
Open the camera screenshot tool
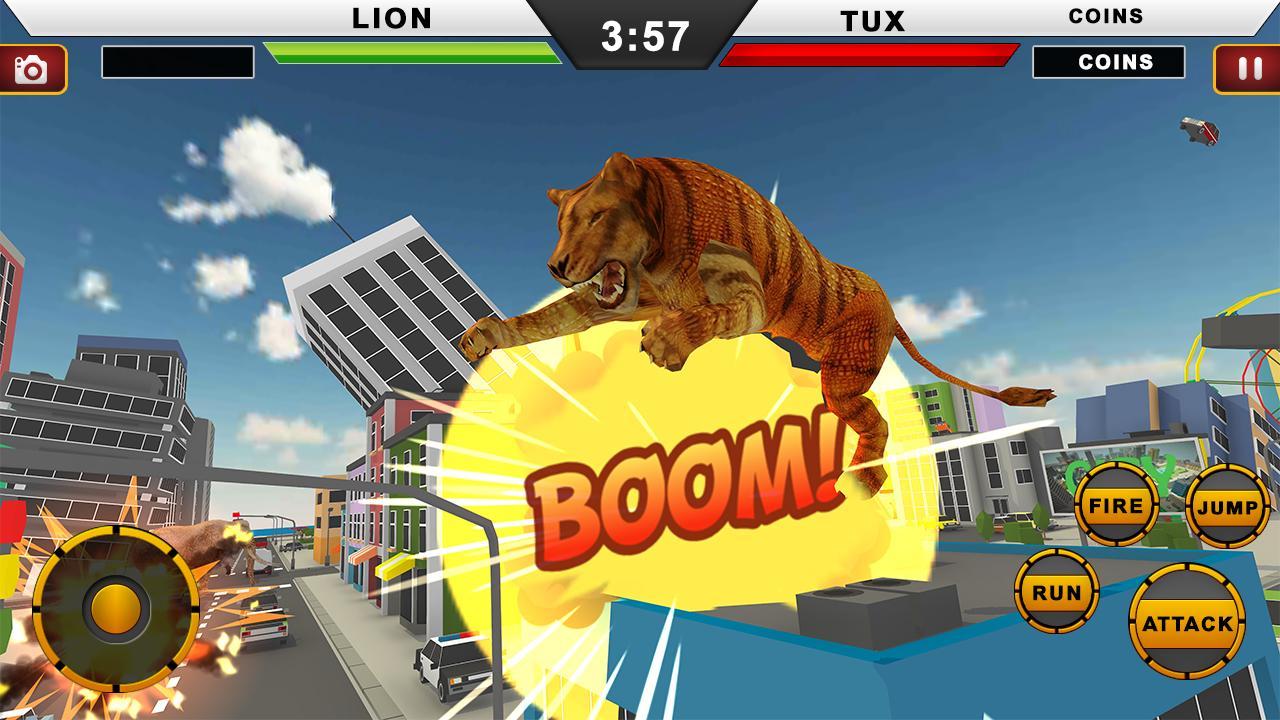34,67
